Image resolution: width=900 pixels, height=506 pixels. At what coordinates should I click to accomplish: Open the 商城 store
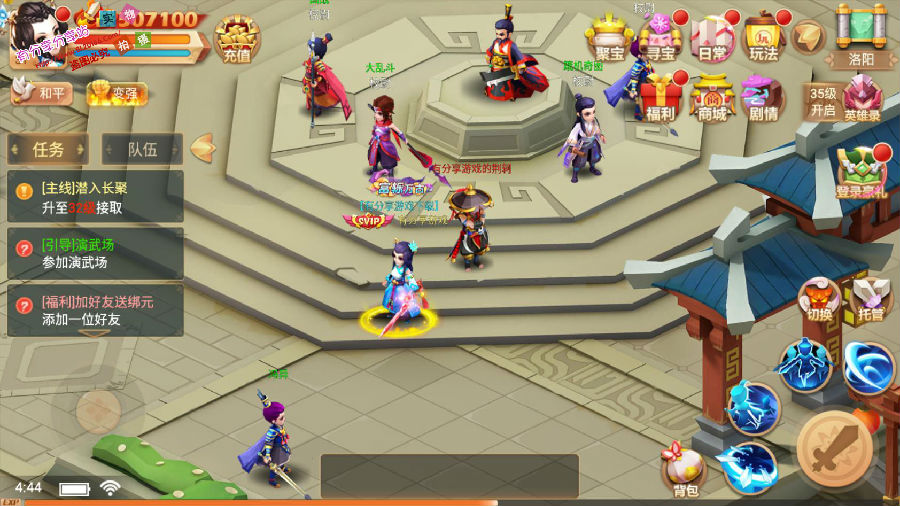[712, 98]
